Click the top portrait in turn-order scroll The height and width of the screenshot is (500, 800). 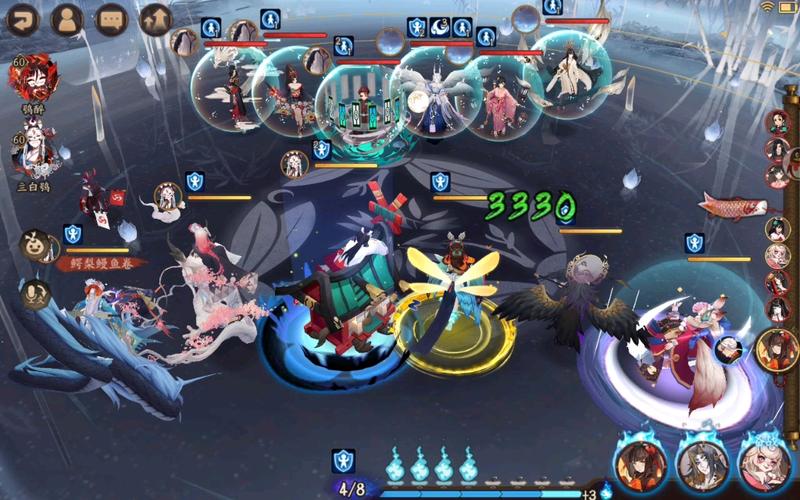coord(777,123)
